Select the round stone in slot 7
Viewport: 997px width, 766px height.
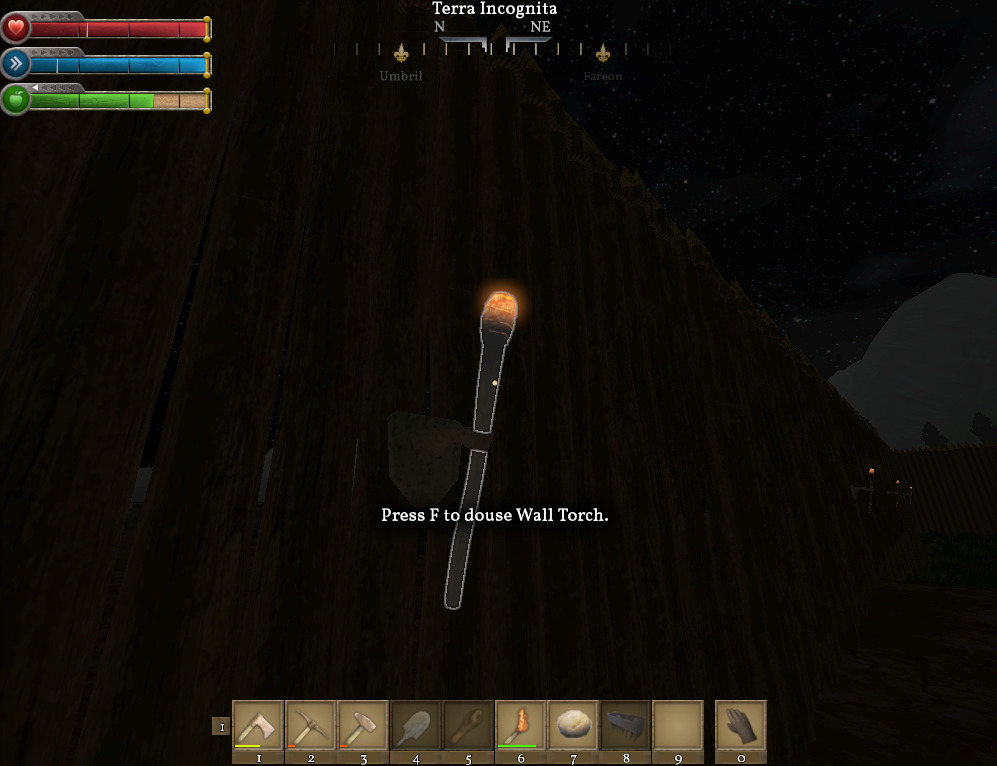(x=573, y=725)
